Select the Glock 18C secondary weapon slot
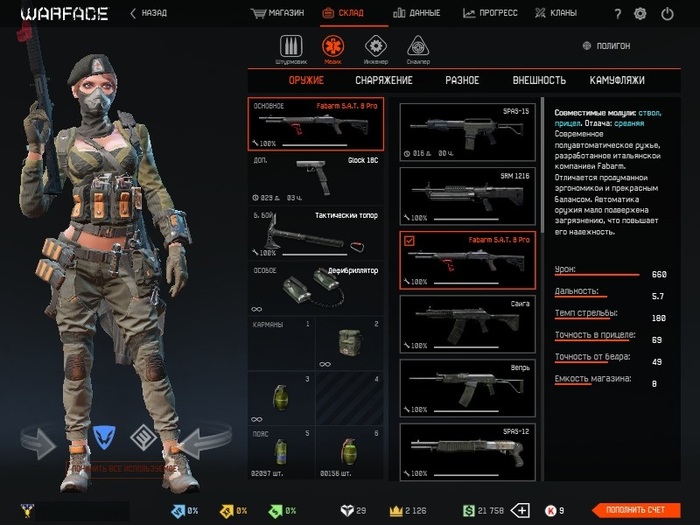 pyautogui.click(x=315, y=177)
